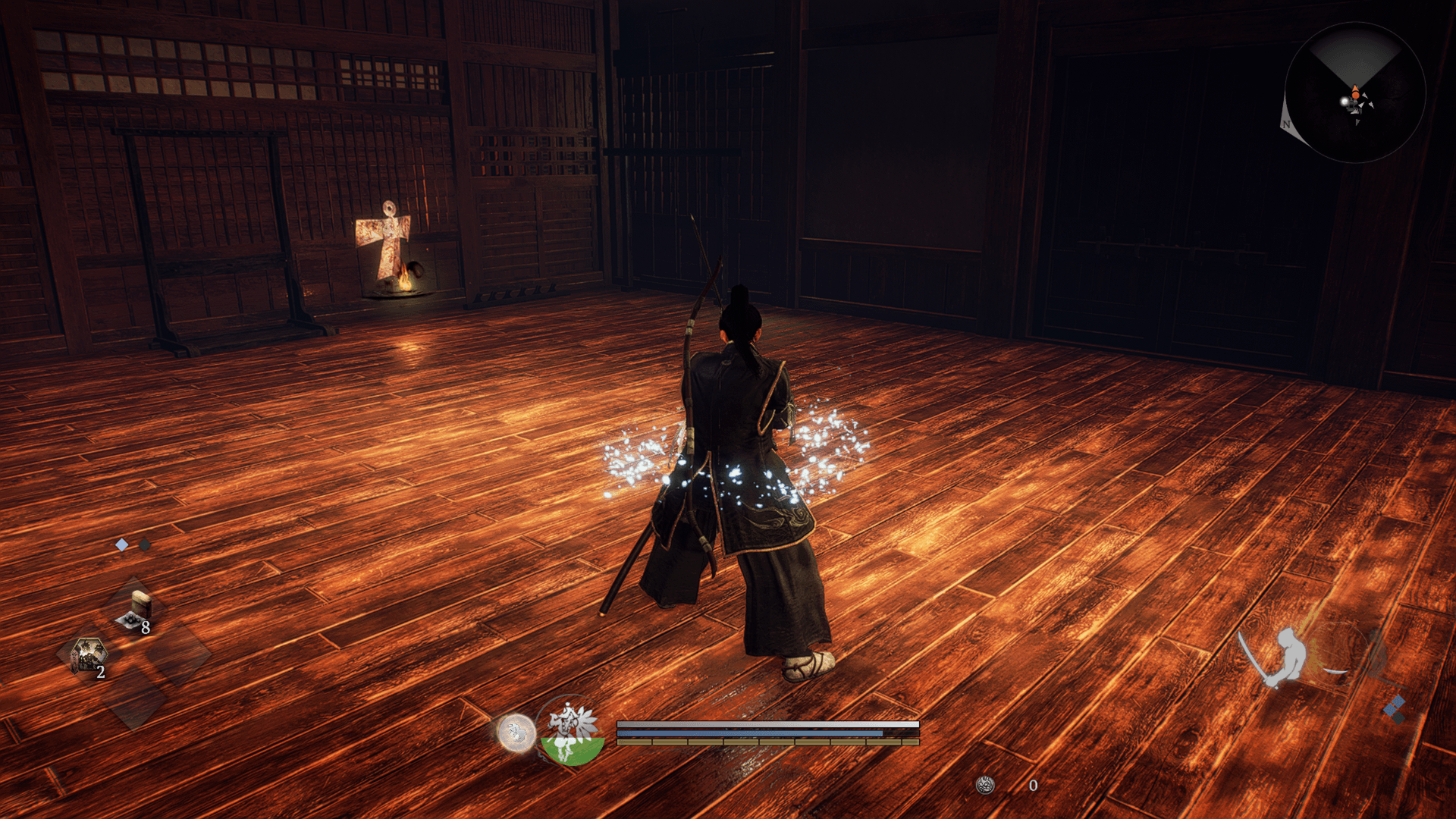This screenshot has height=819, width=1456.
Task: Click the glowing soul core orb
Action: (516, 733)
